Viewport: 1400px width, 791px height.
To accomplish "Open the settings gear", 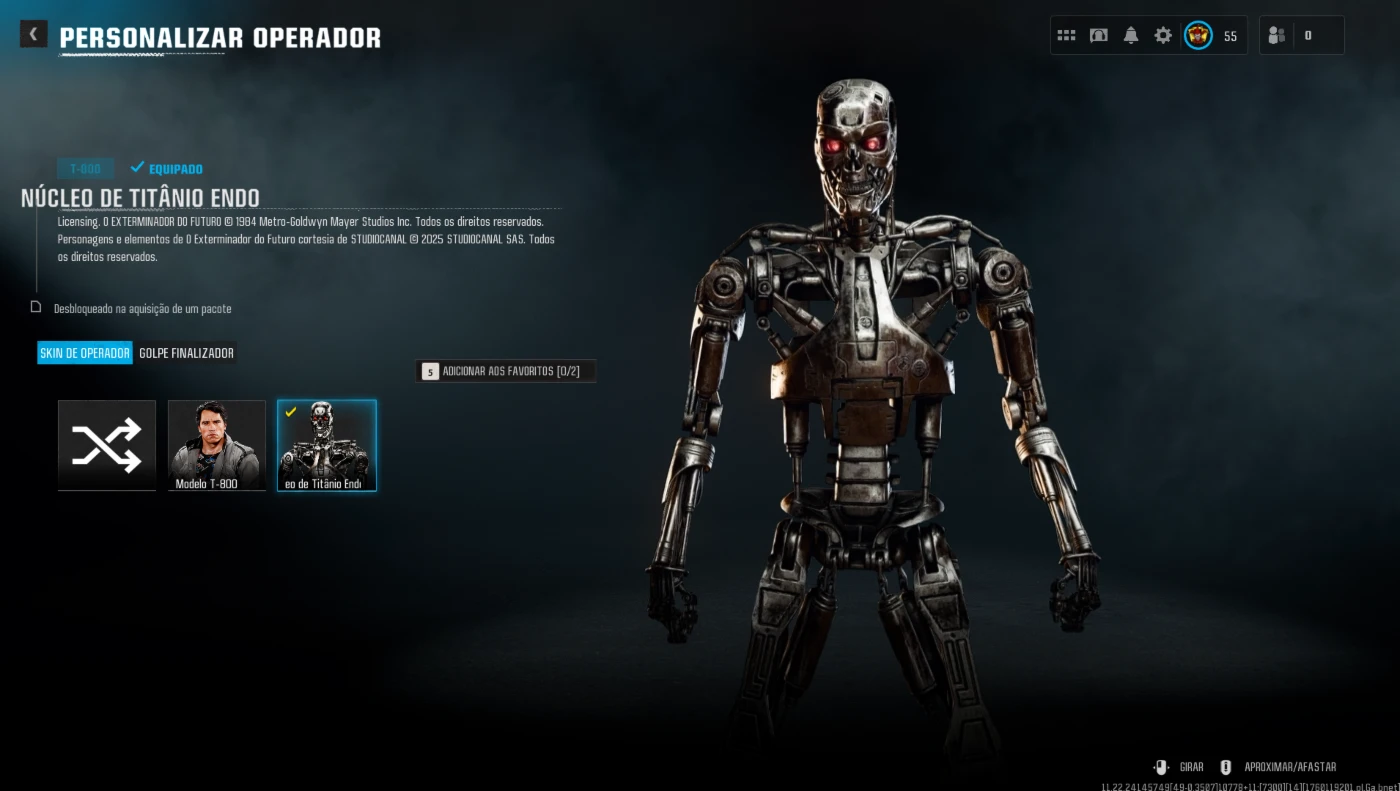I will click(1163, 35).
